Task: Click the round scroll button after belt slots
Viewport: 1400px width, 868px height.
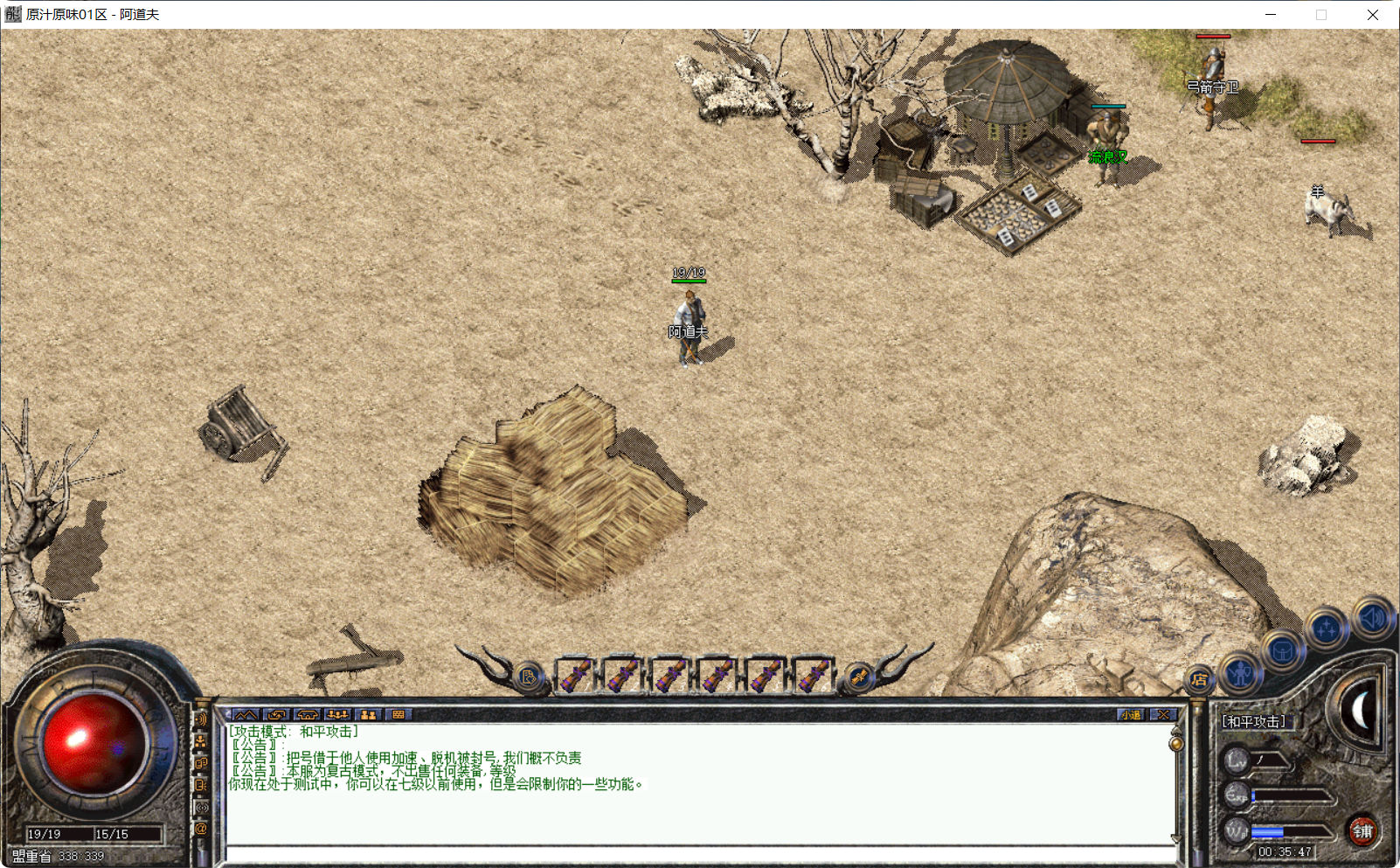Action: pyautogui.click(x=858, y=677)
